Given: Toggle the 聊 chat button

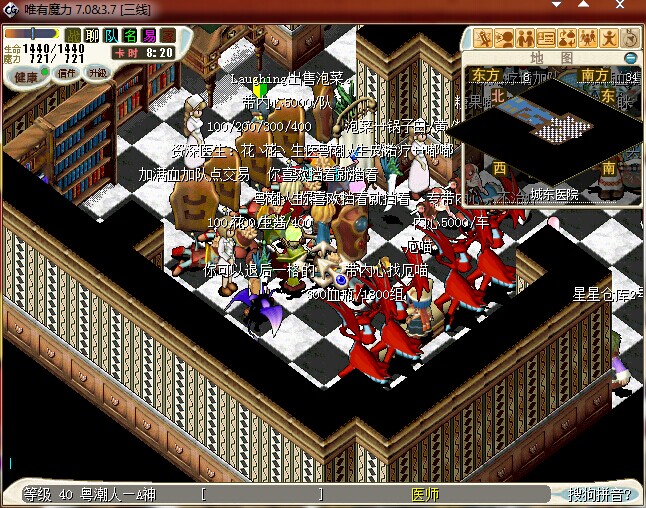Looking at the screenshot, I should tap(92, 36).
